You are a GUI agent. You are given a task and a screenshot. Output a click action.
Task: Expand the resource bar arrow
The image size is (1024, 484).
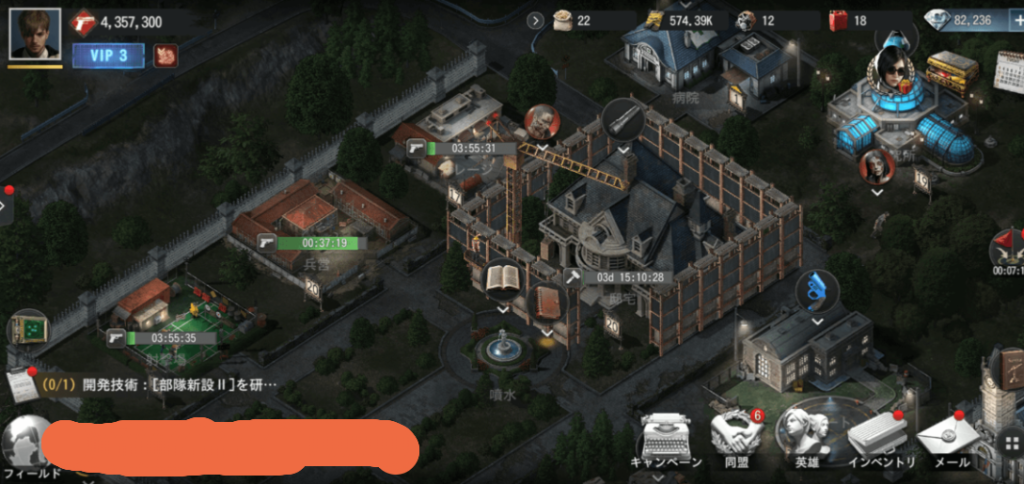[535, 20]
